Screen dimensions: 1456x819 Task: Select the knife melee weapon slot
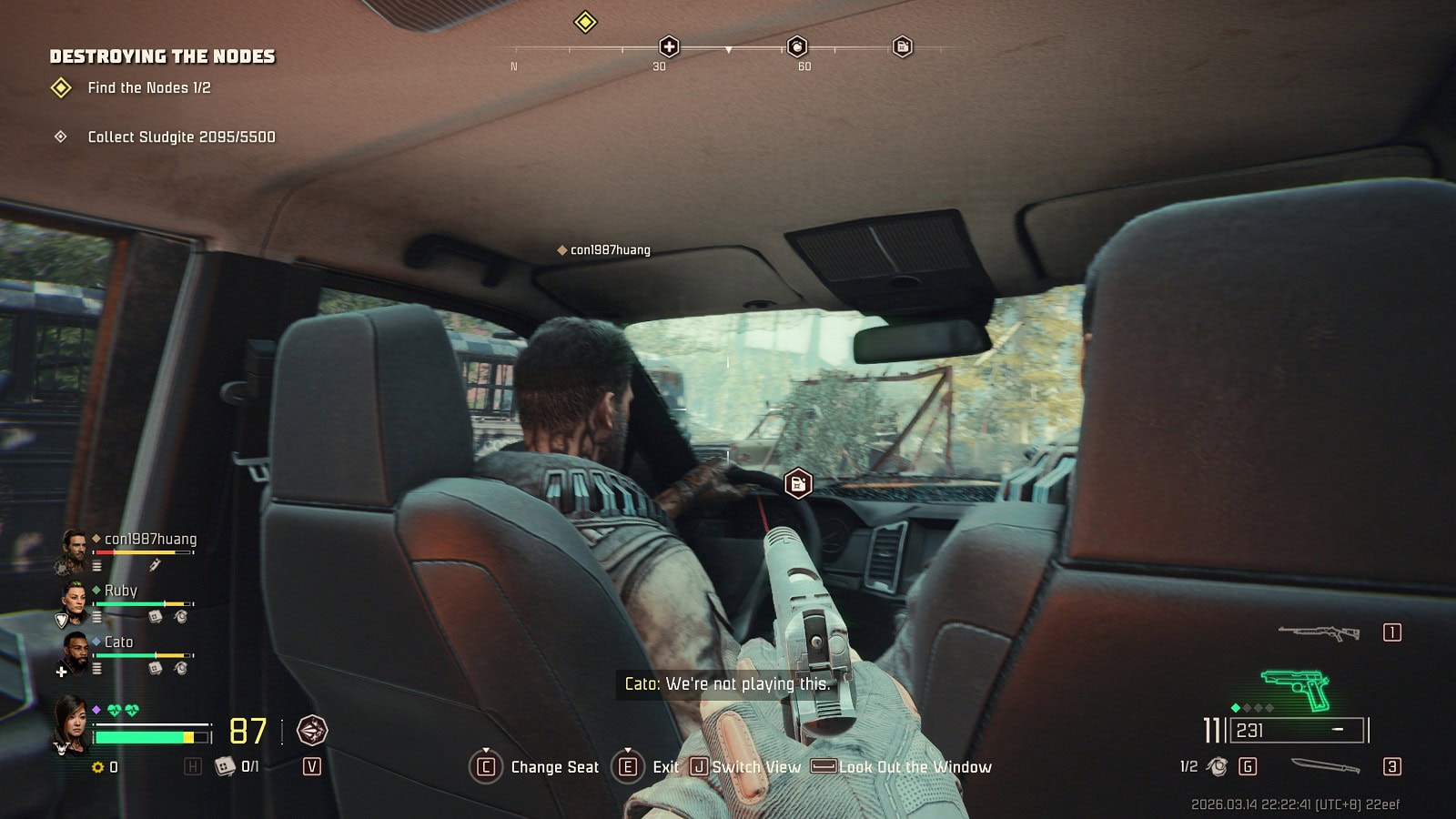1325,766
